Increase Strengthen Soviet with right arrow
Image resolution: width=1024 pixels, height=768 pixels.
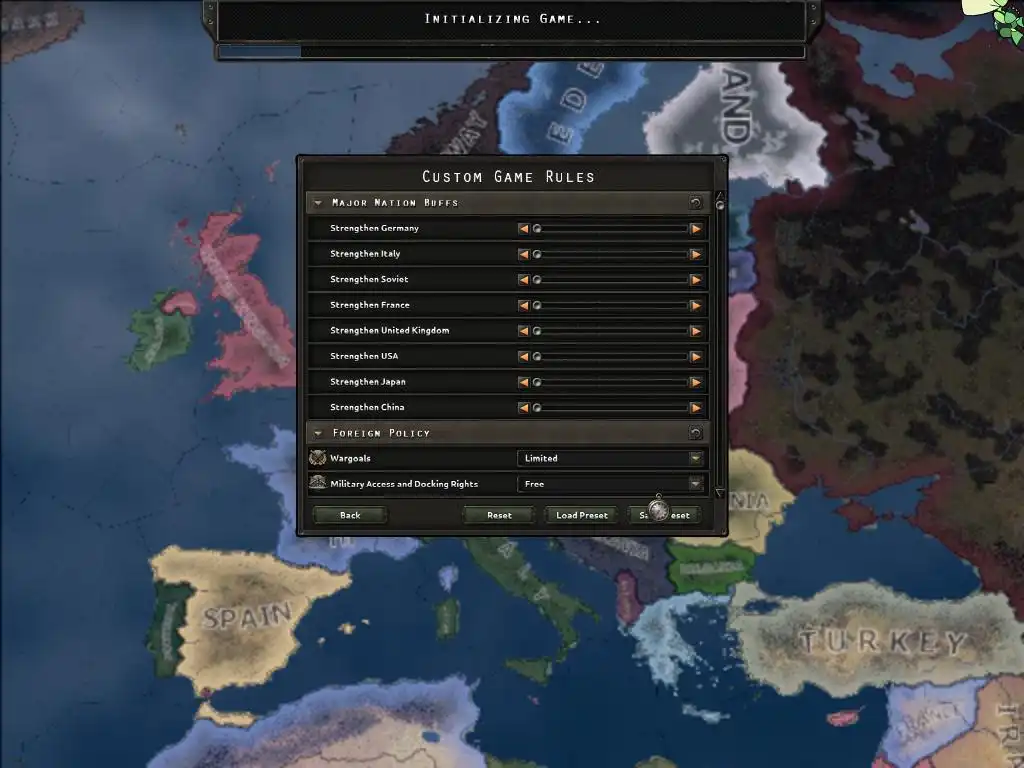695,279
